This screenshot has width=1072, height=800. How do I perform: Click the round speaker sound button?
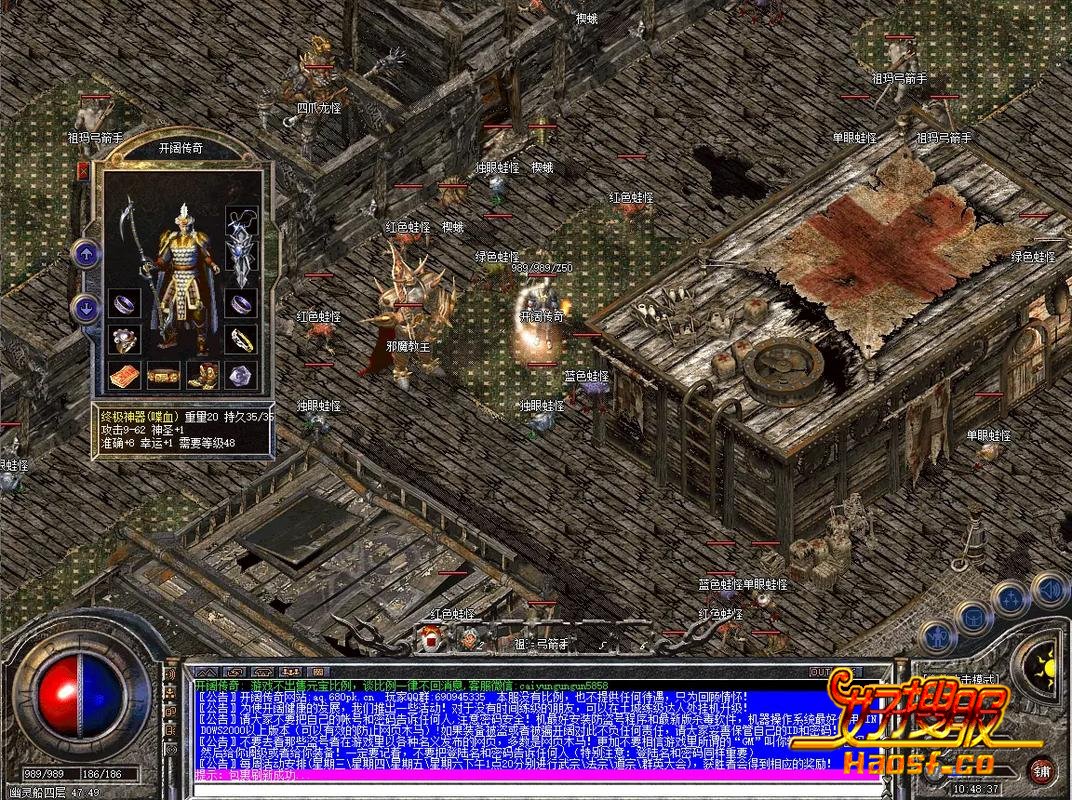pos(1047,590)
